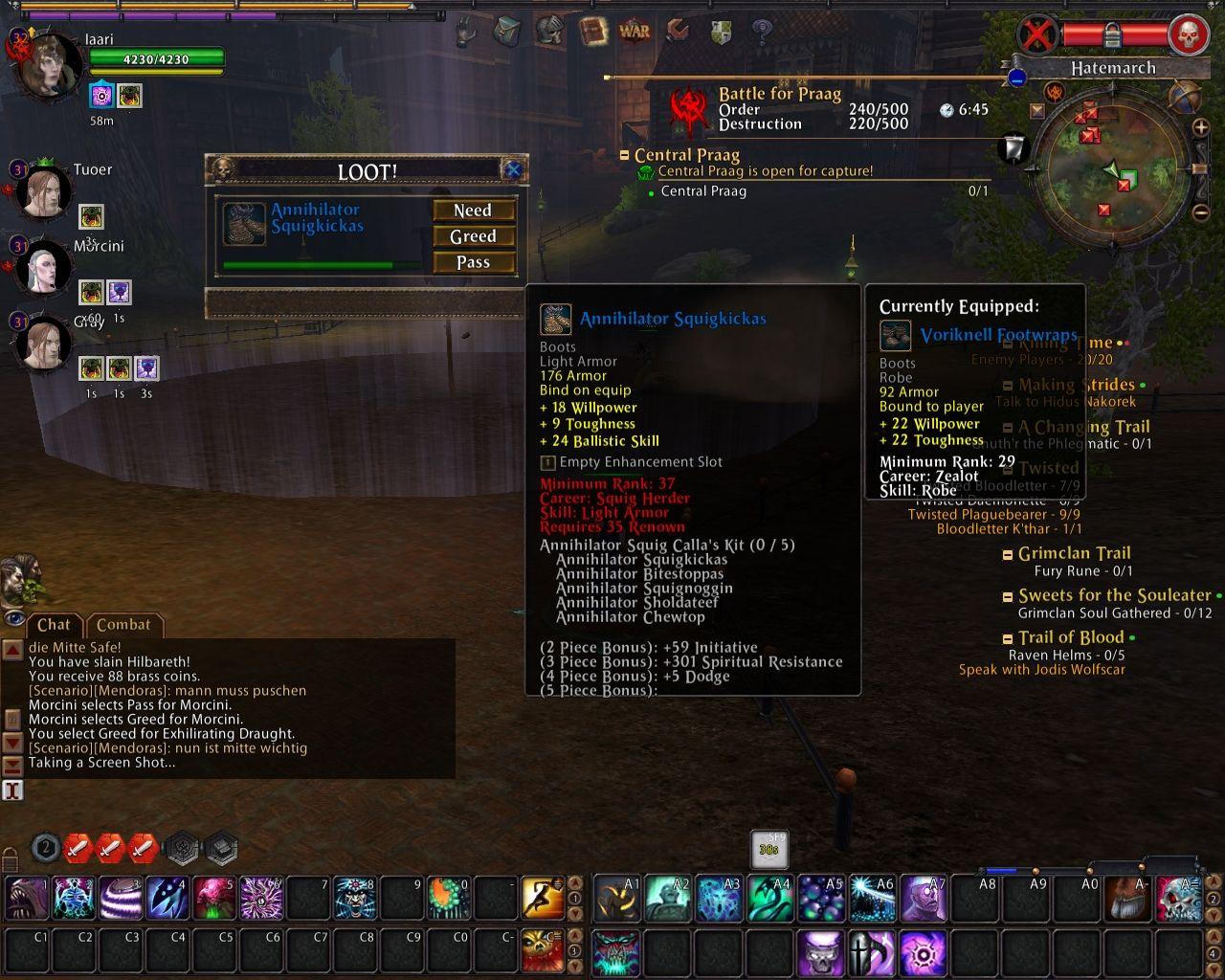The height and width of the screenshot is (980, 1225).
Task: Choose Greed for the loot roll
Action: point(473,236)
